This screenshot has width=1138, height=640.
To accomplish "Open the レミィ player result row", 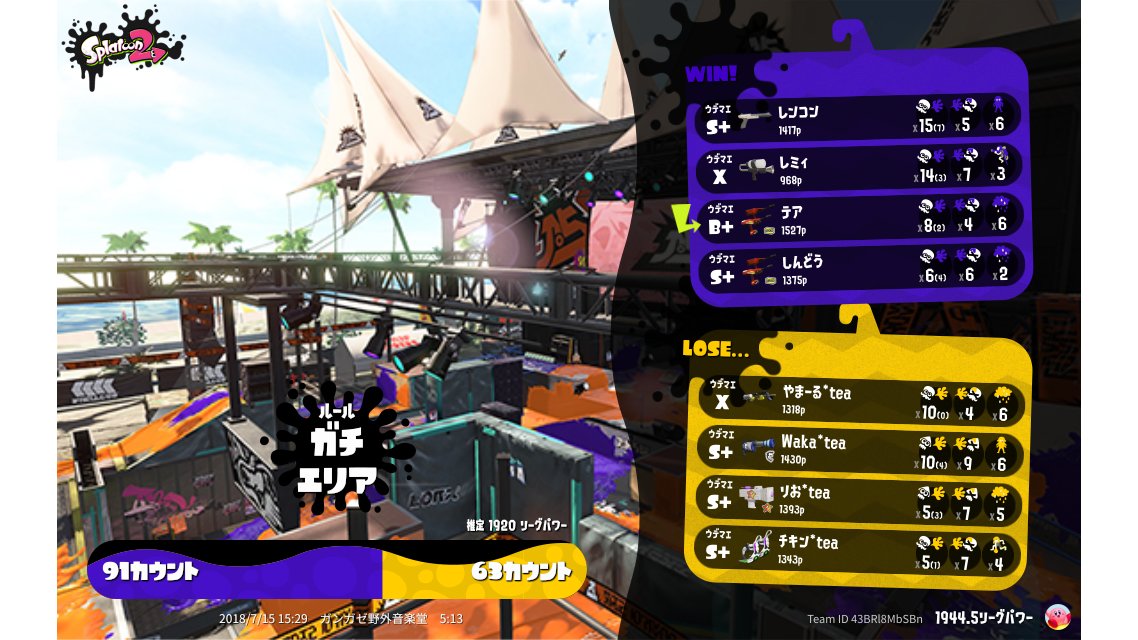I will (860, 168).
